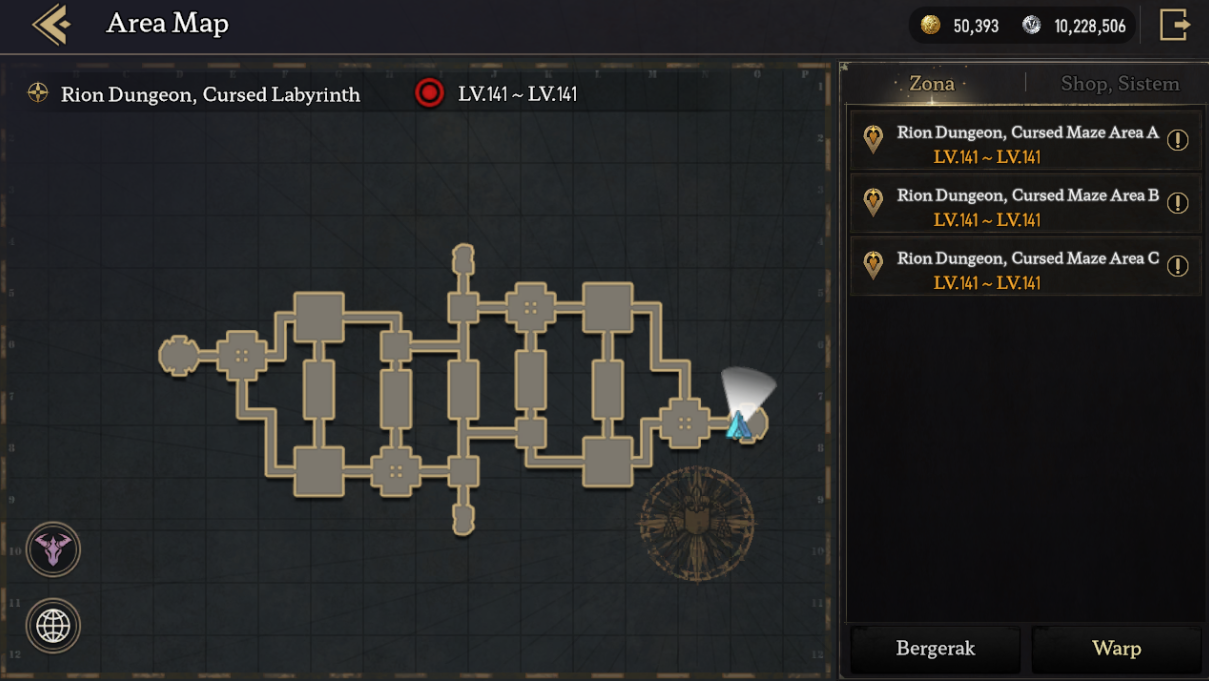Image resolution: width=1209 pixels, height=681 pixels.
Task: Click the player marker on the map
Action: (739, 426)
